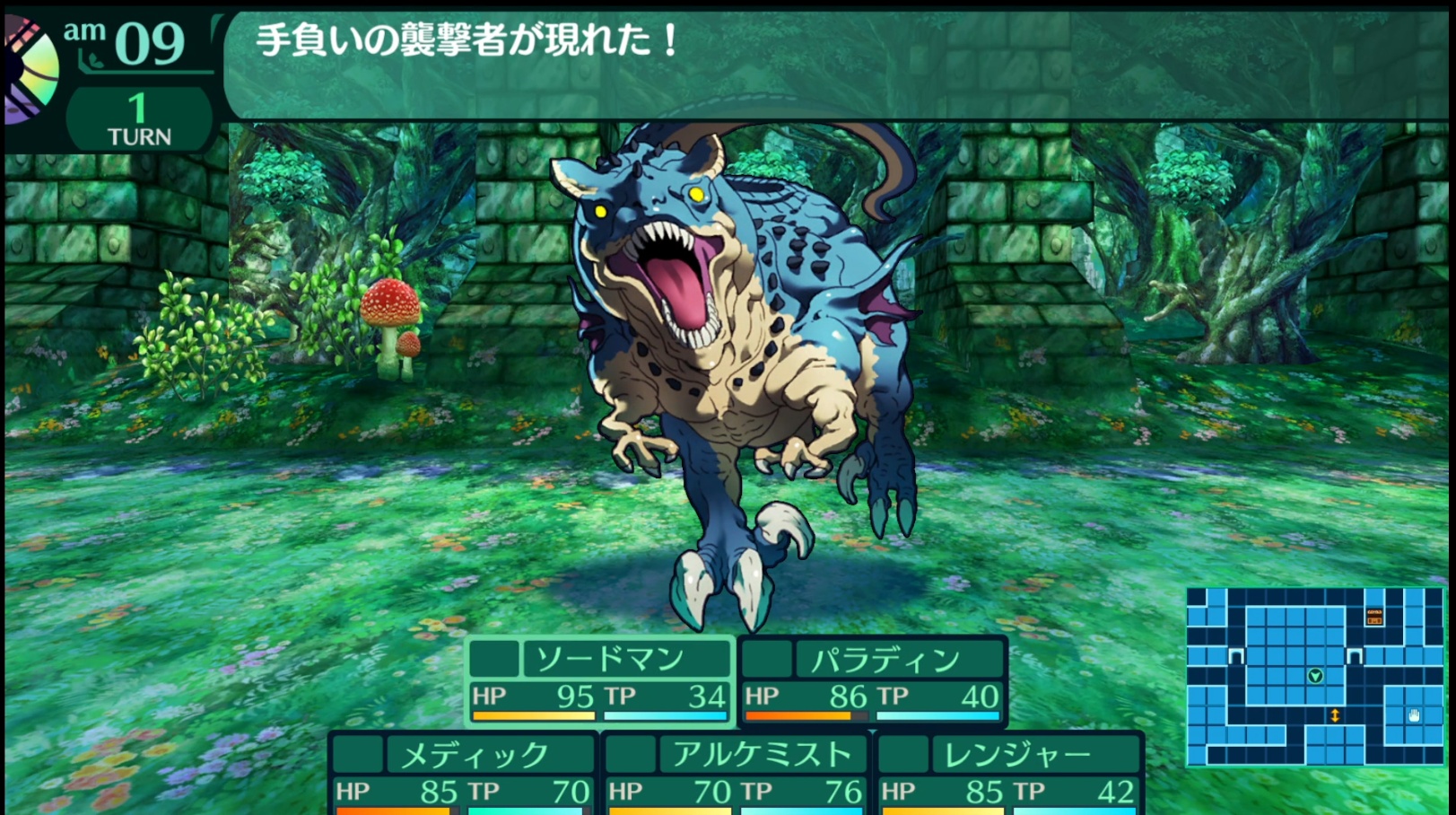Choose the パラディン party member panel
Screen dimensions: 1456x815
click(x=872, y=681)
